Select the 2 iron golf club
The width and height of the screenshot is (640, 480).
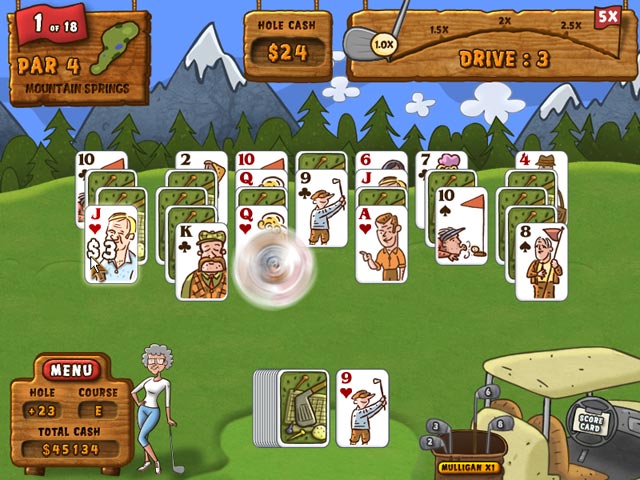coord(428,440)
